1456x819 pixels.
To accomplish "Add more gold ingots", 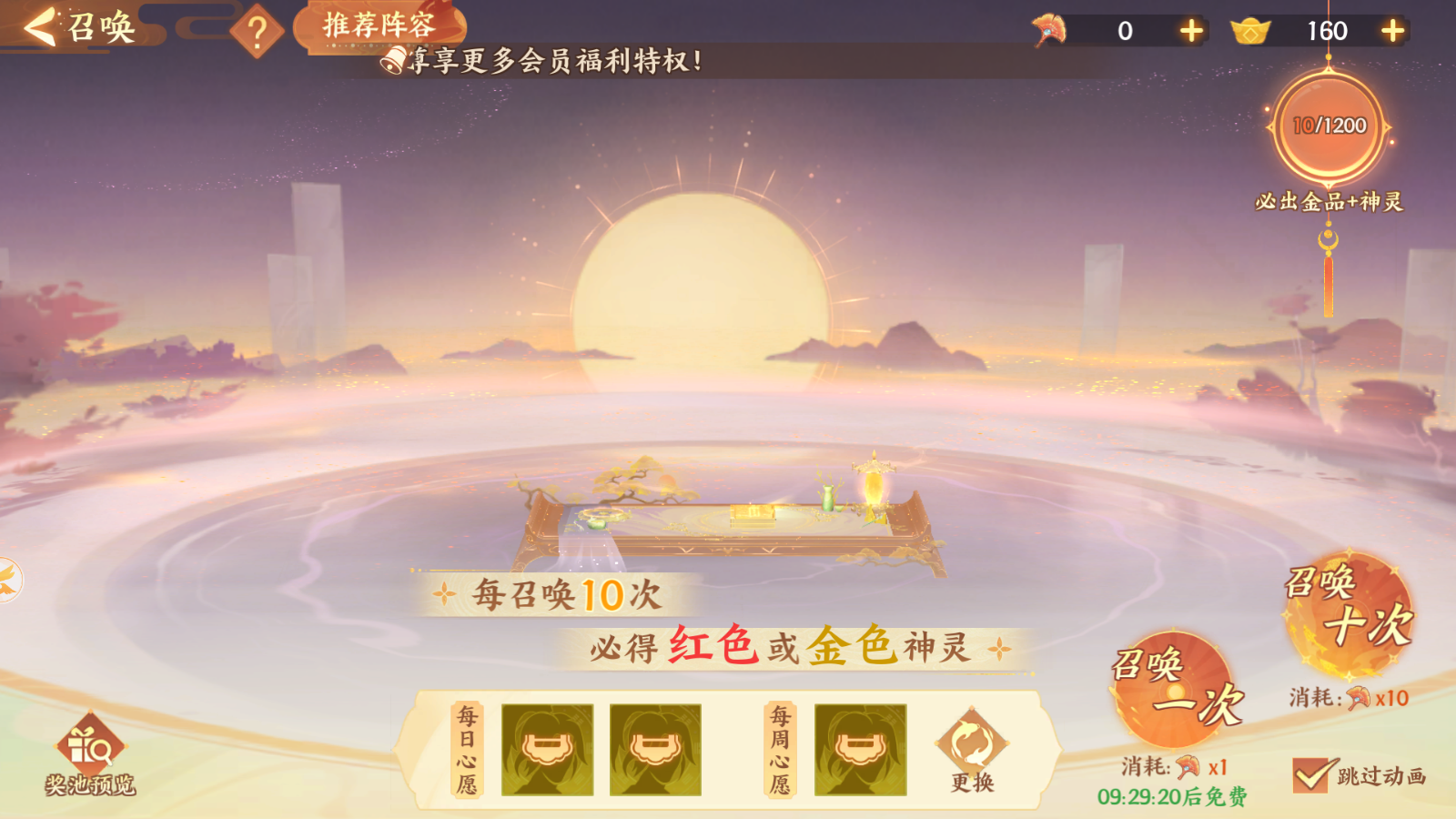I will (1392, 31).
